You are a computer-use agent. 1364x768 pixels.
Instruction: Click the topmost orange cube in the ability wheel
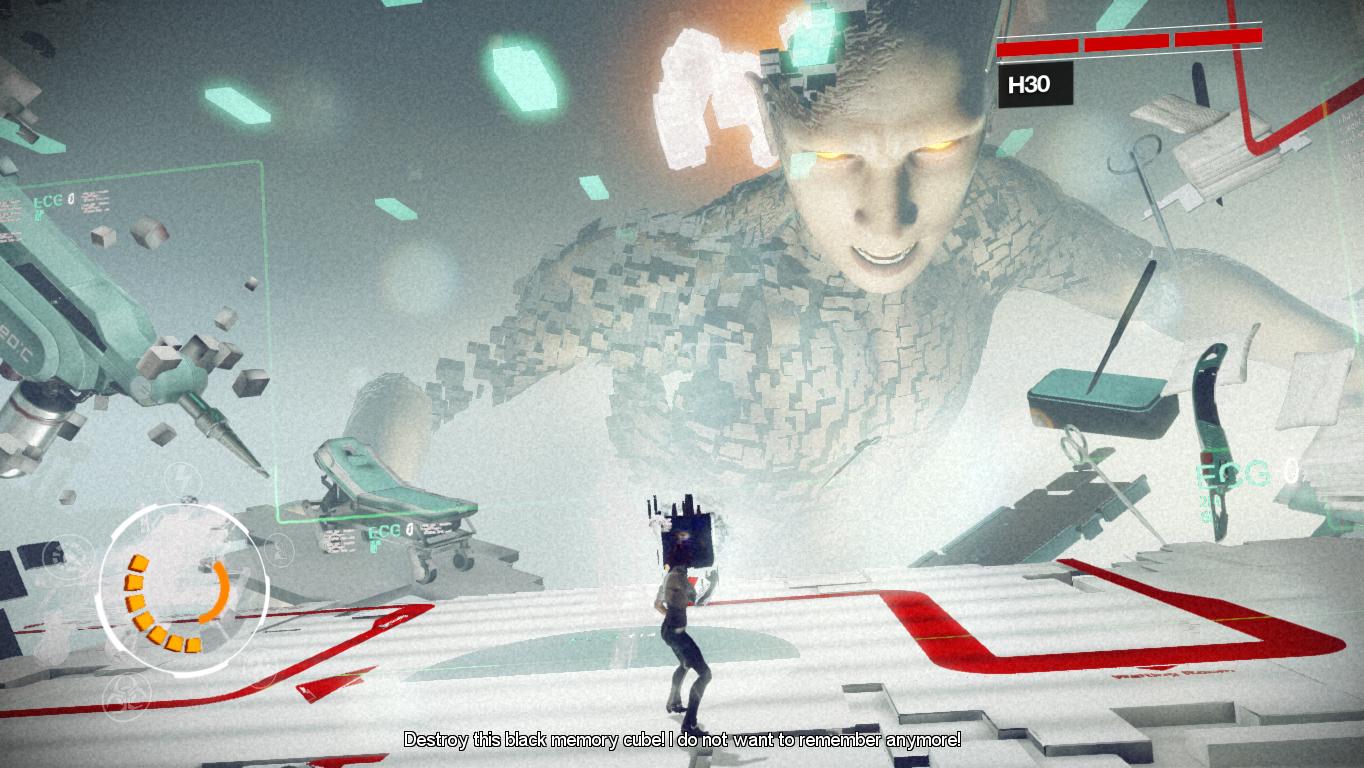pos(139,564)
